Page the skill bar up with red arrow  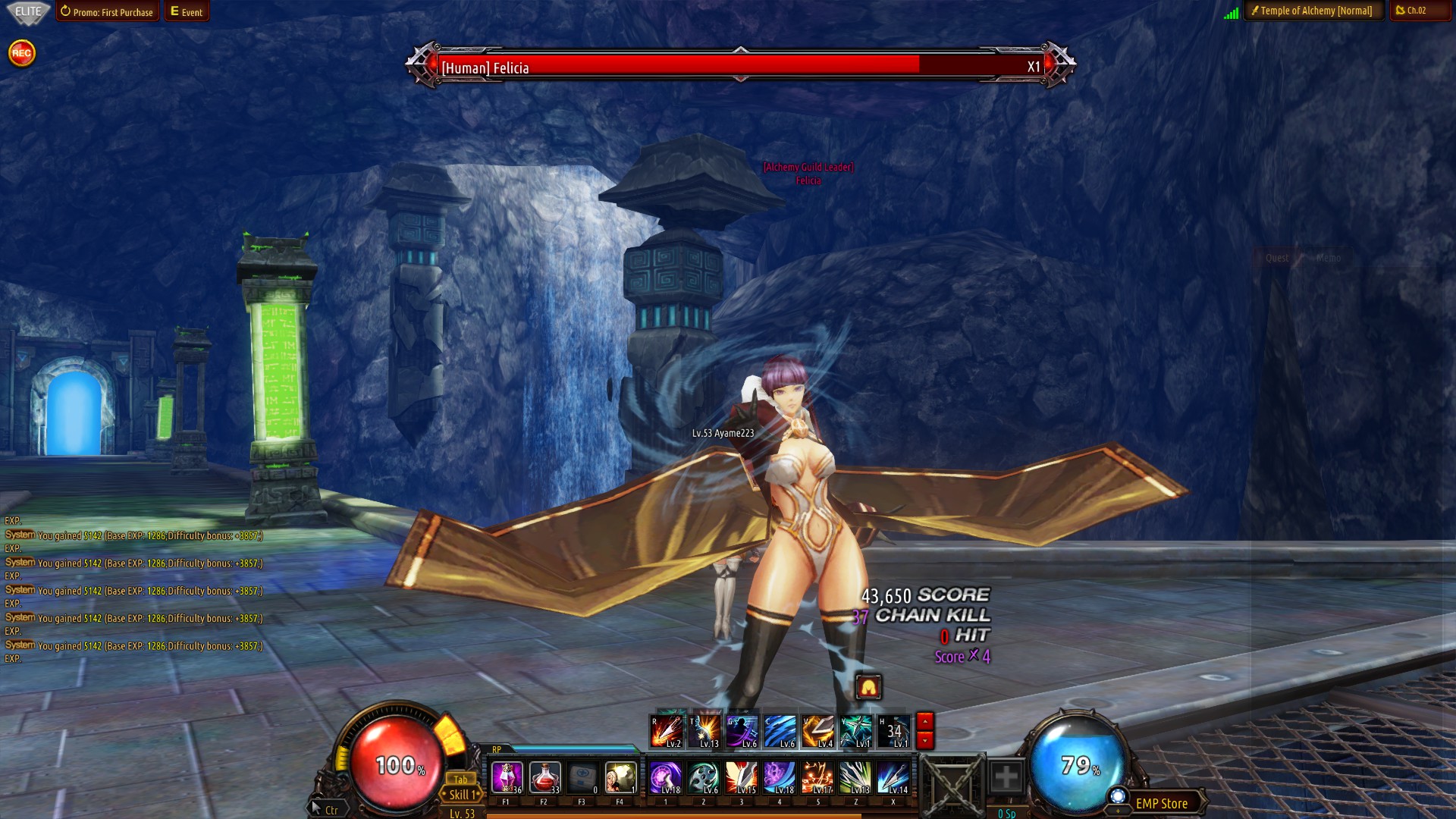click(924, 721)
